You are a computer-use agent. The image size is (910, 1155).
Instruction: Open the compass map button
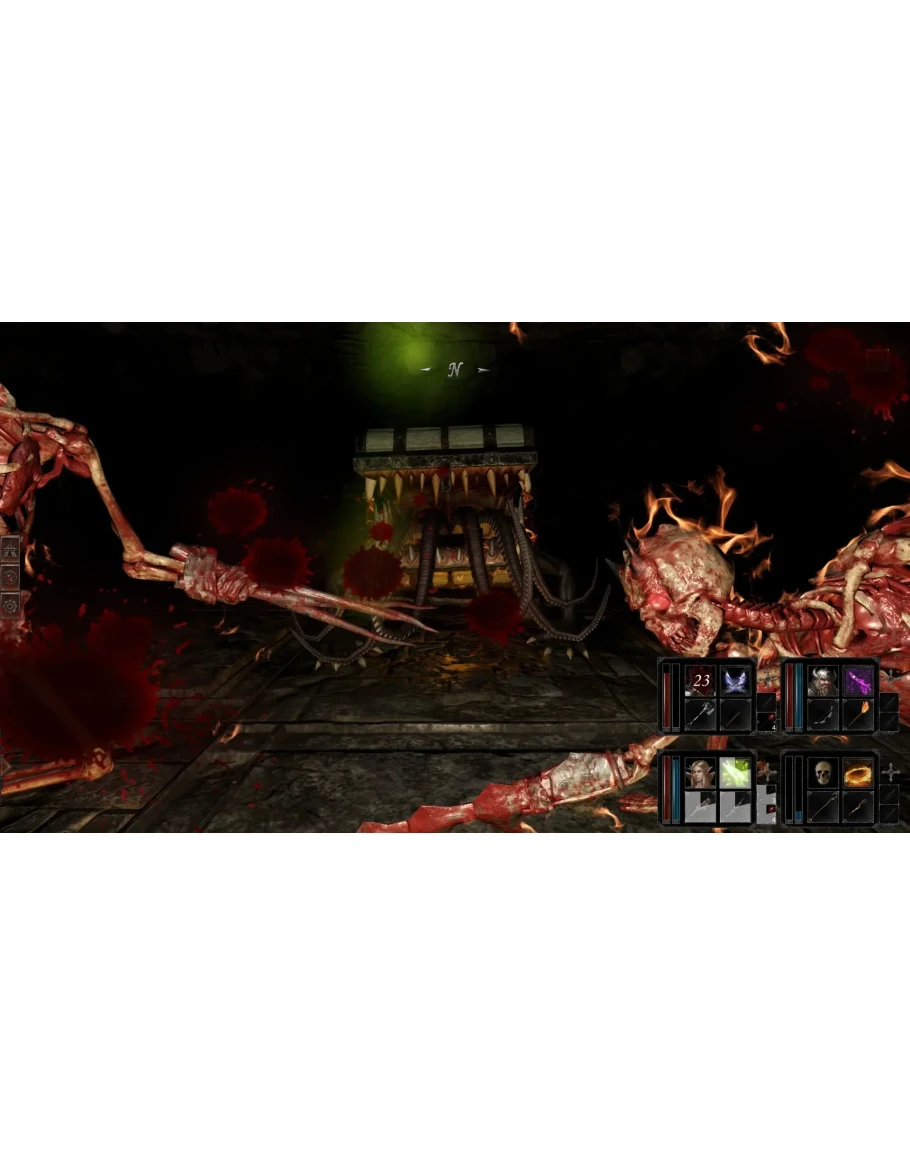tap(11, 577)
